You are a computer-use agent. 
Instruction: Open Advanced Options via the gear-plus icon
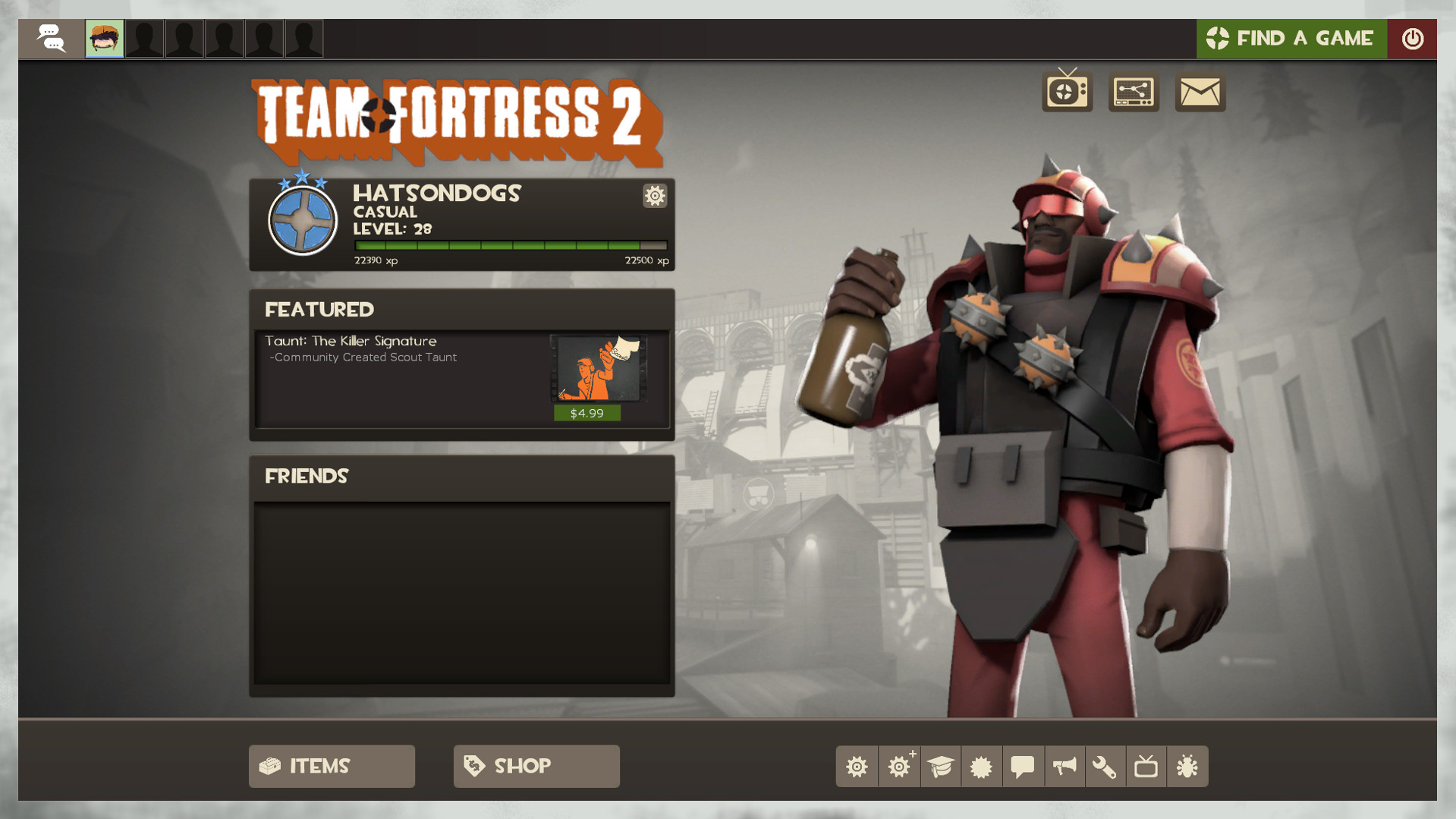point(898,767)
